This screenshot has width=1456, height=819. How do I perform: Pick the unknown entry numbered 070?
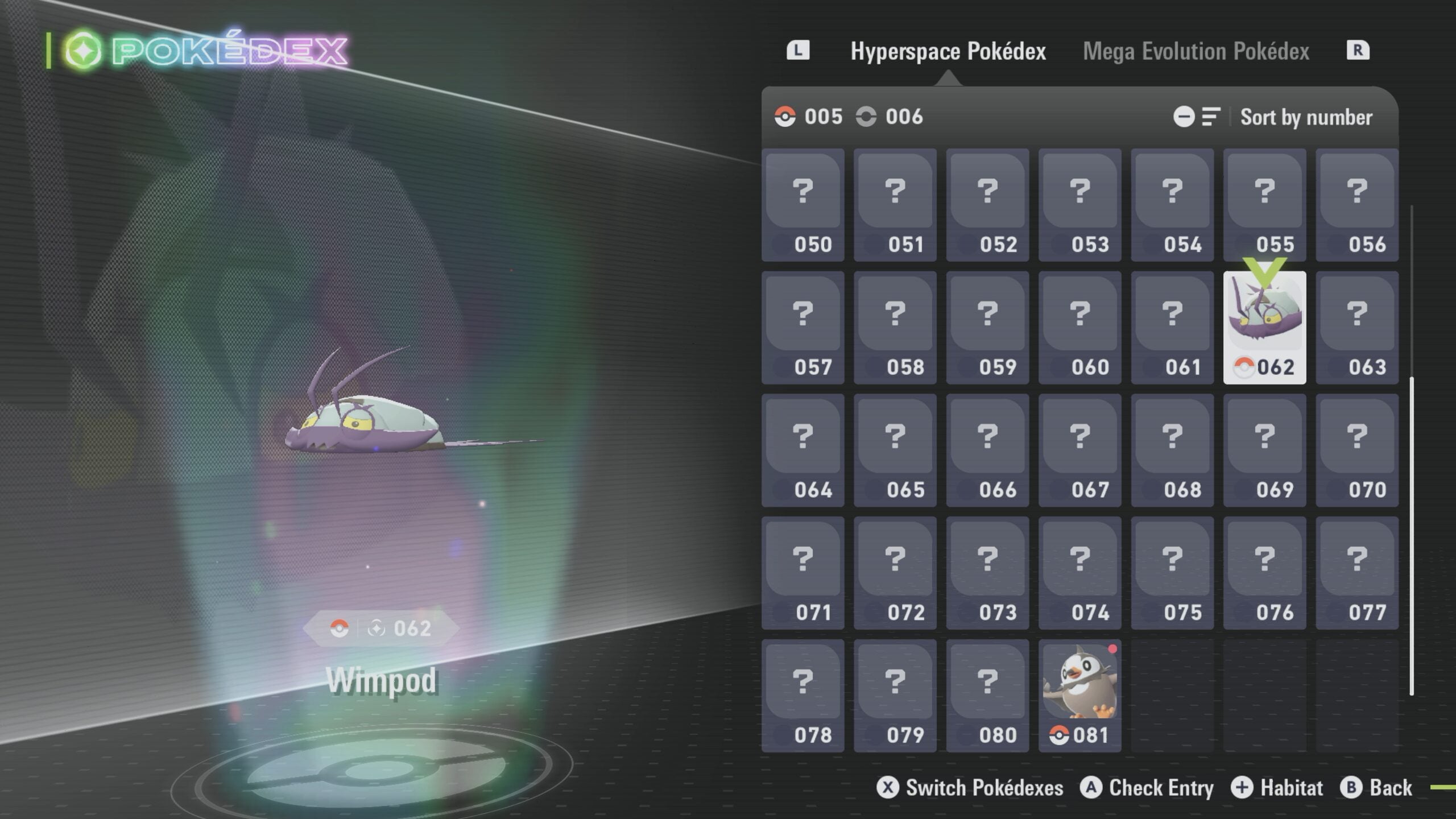point(1356,450)
